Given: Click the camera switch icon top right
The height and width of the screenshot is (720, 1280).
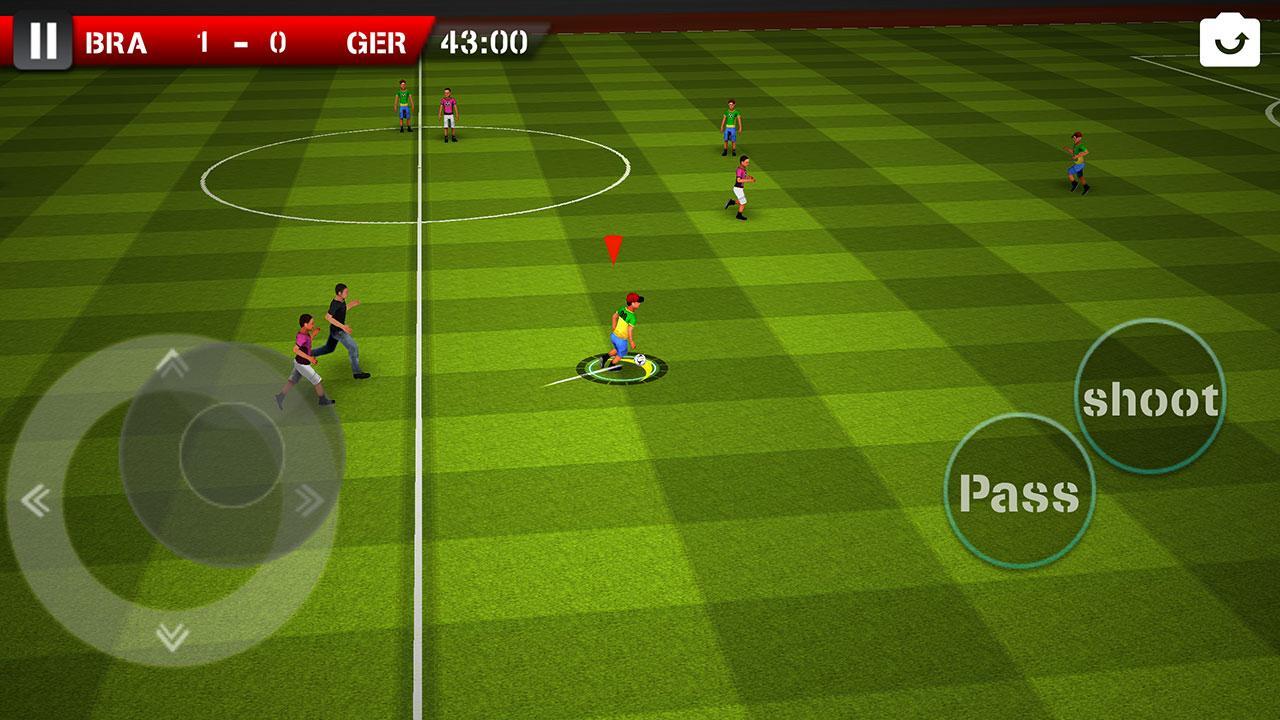Looking at the screenshot, I should (x=1229, y=39).
